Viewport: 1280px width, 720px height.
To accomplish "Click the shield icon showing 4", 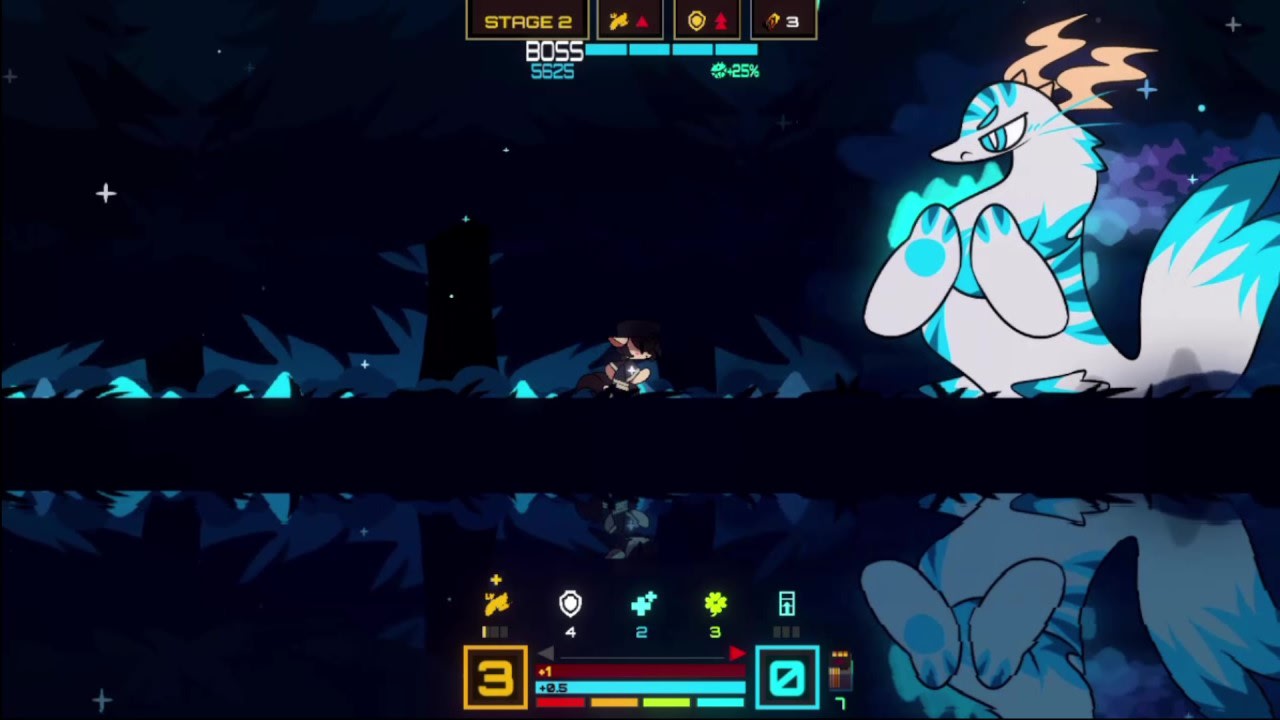I will (570, 603).
